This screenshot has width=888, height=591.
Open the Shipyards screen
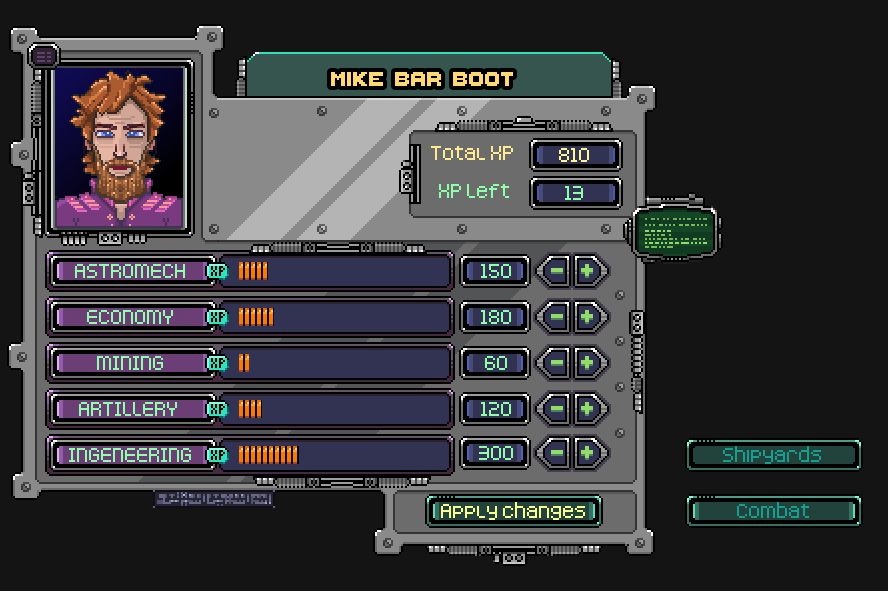pos(772,455)
